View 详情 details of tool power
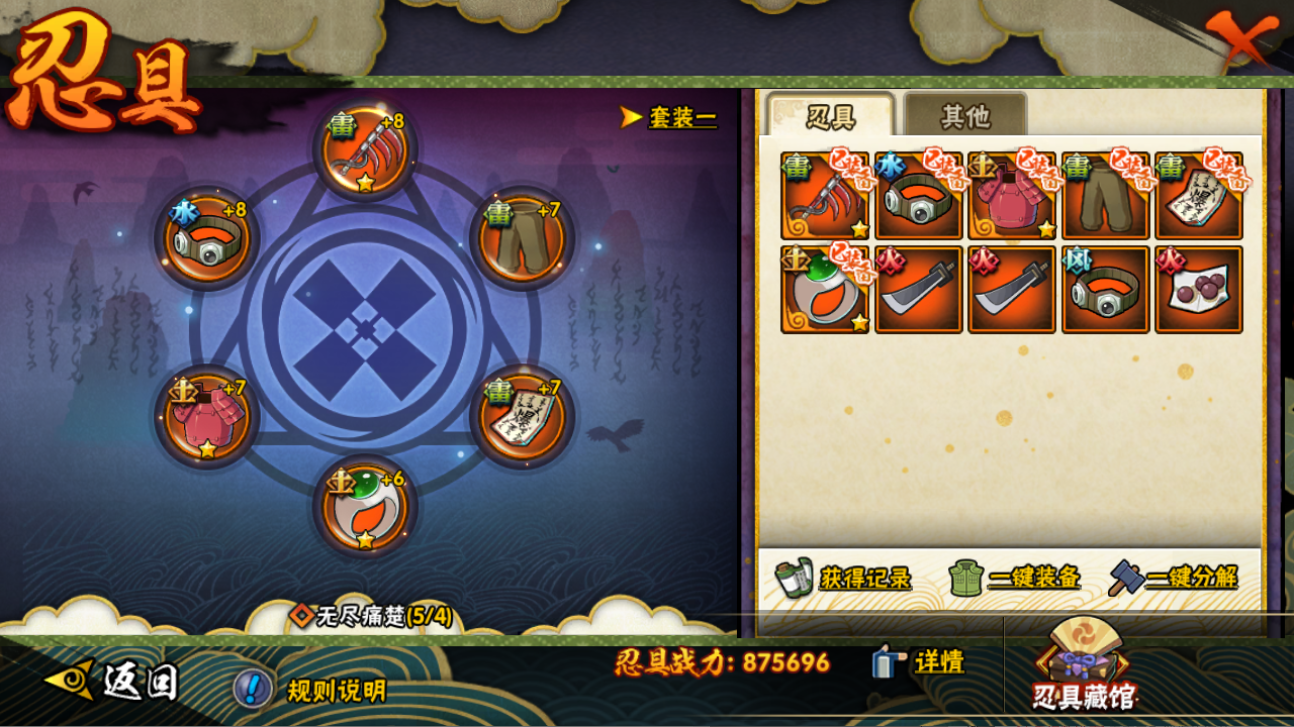This screenshot has width=1294, height=727. [918, 662]
